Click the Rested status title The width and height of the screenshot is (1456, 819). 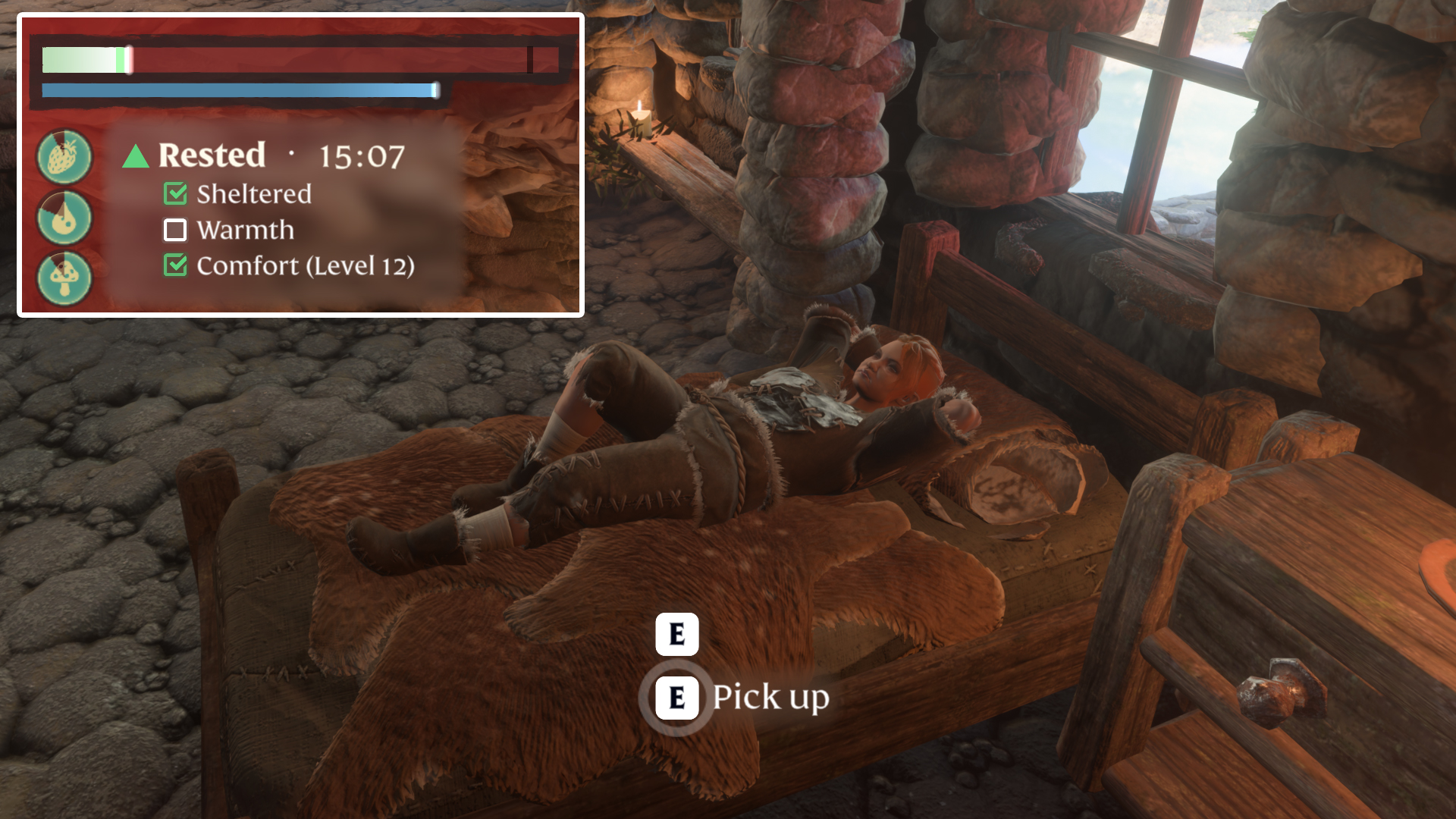point(212,156)
